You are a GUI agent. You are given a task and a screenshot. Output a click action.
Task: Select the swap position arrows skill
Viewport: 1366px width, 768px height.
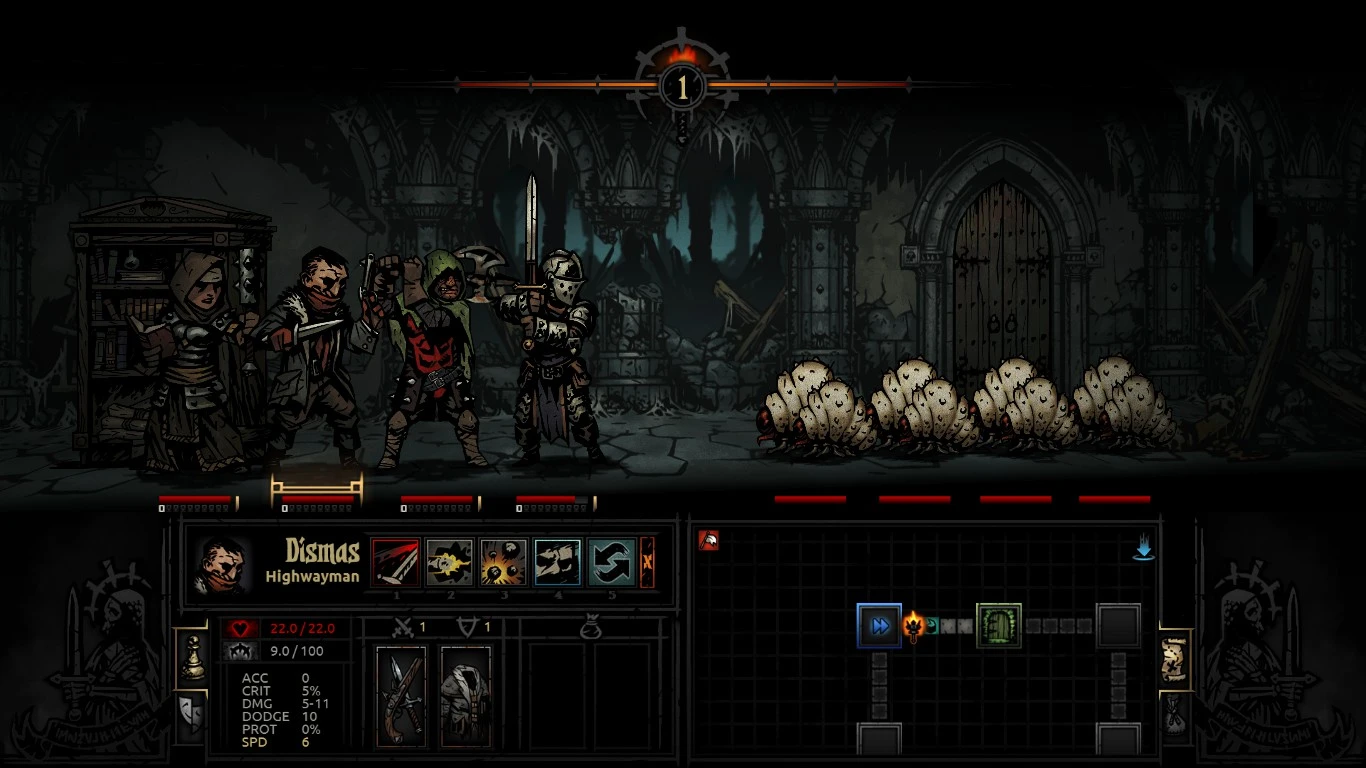pos(611,562)
